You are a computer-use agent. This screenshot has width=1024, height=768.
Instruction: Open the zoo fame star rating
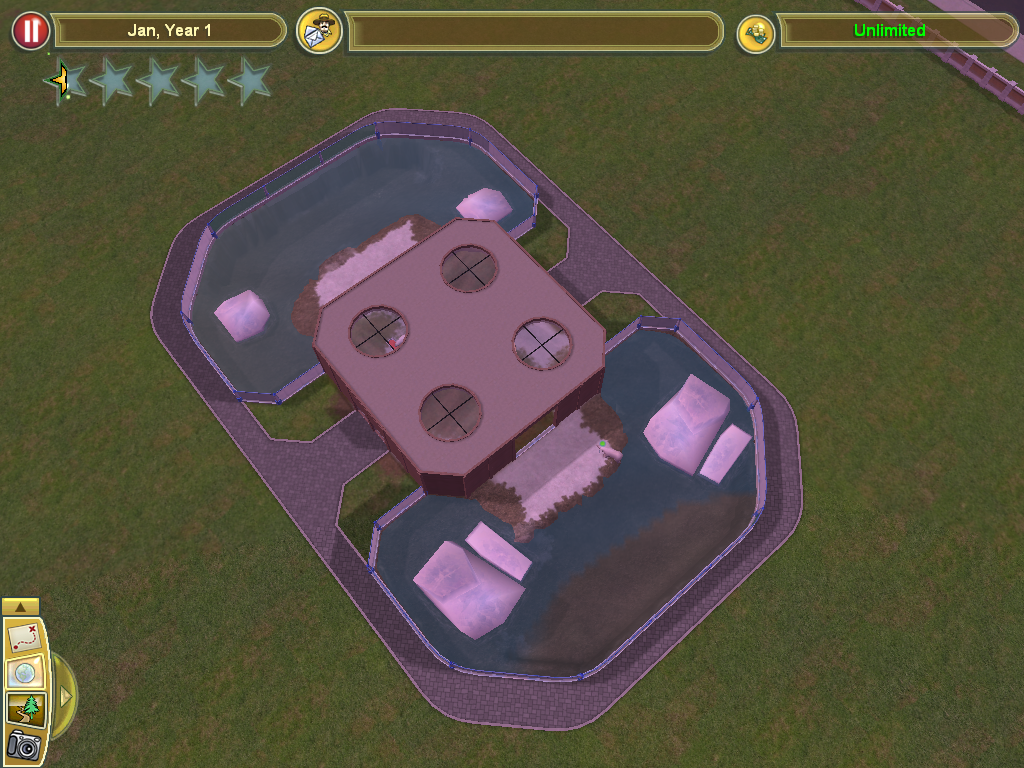click(x=157, y=81)
